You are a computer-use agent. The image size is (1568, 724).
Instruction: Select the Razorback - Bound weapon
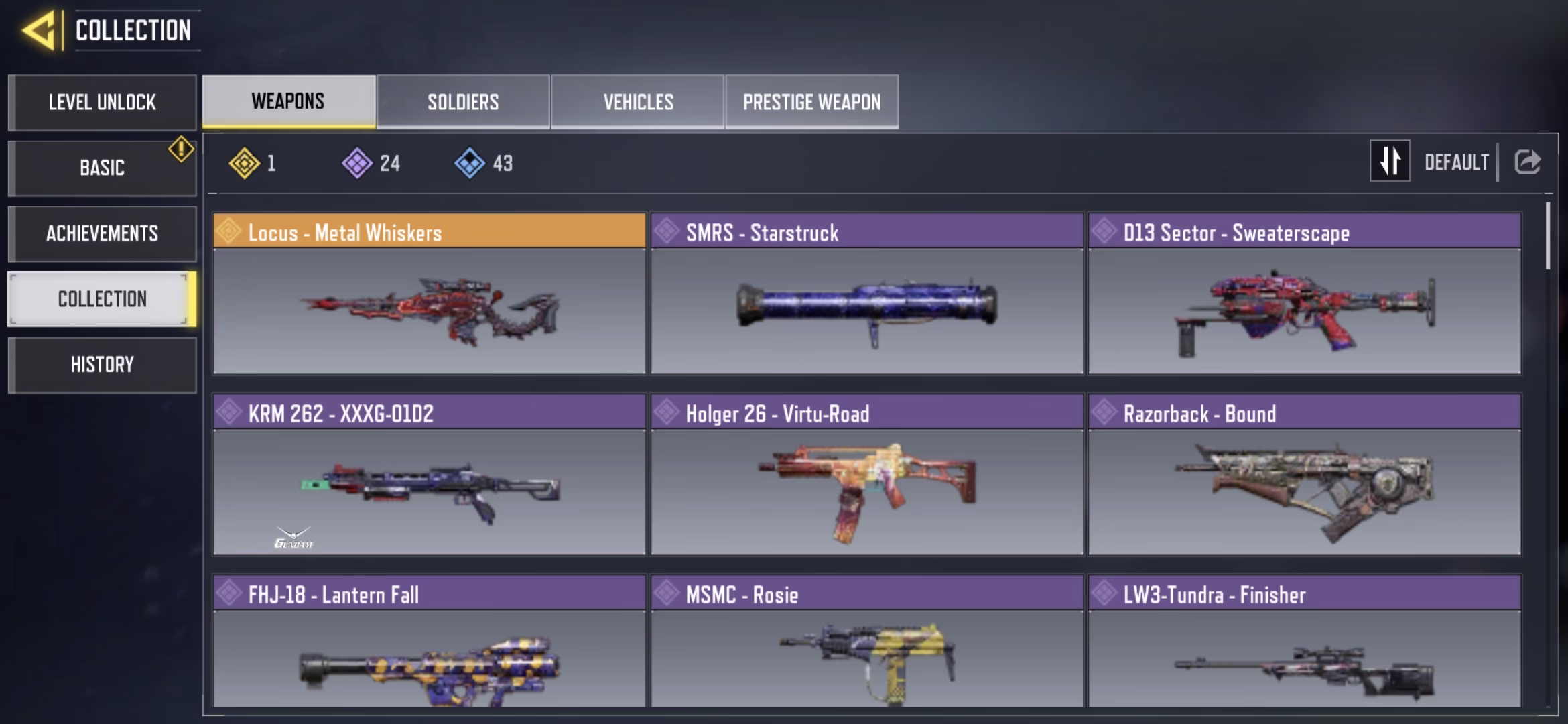(x=1304, y=475)
